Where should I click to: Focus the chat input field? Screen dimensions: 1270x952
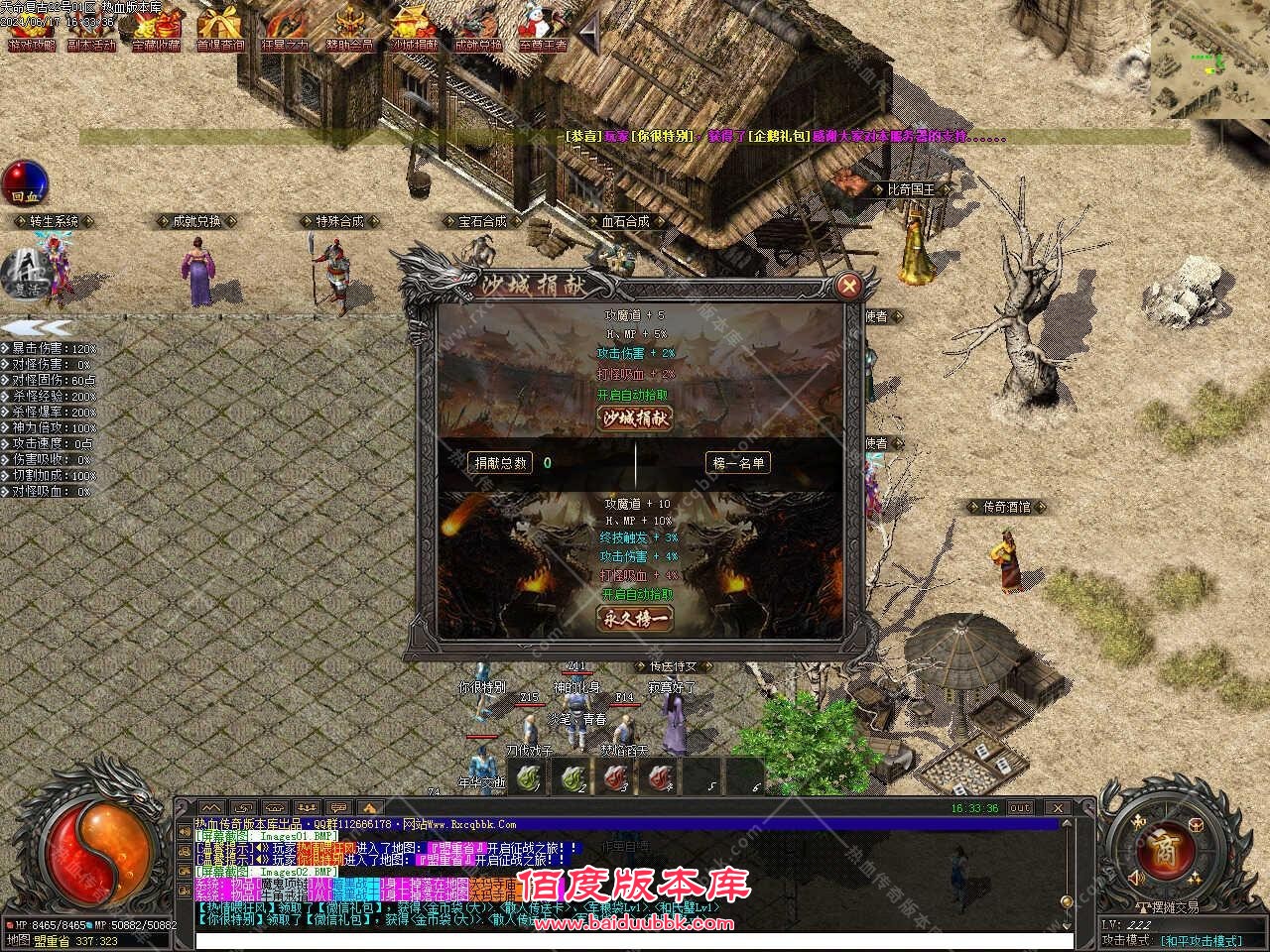623,942
